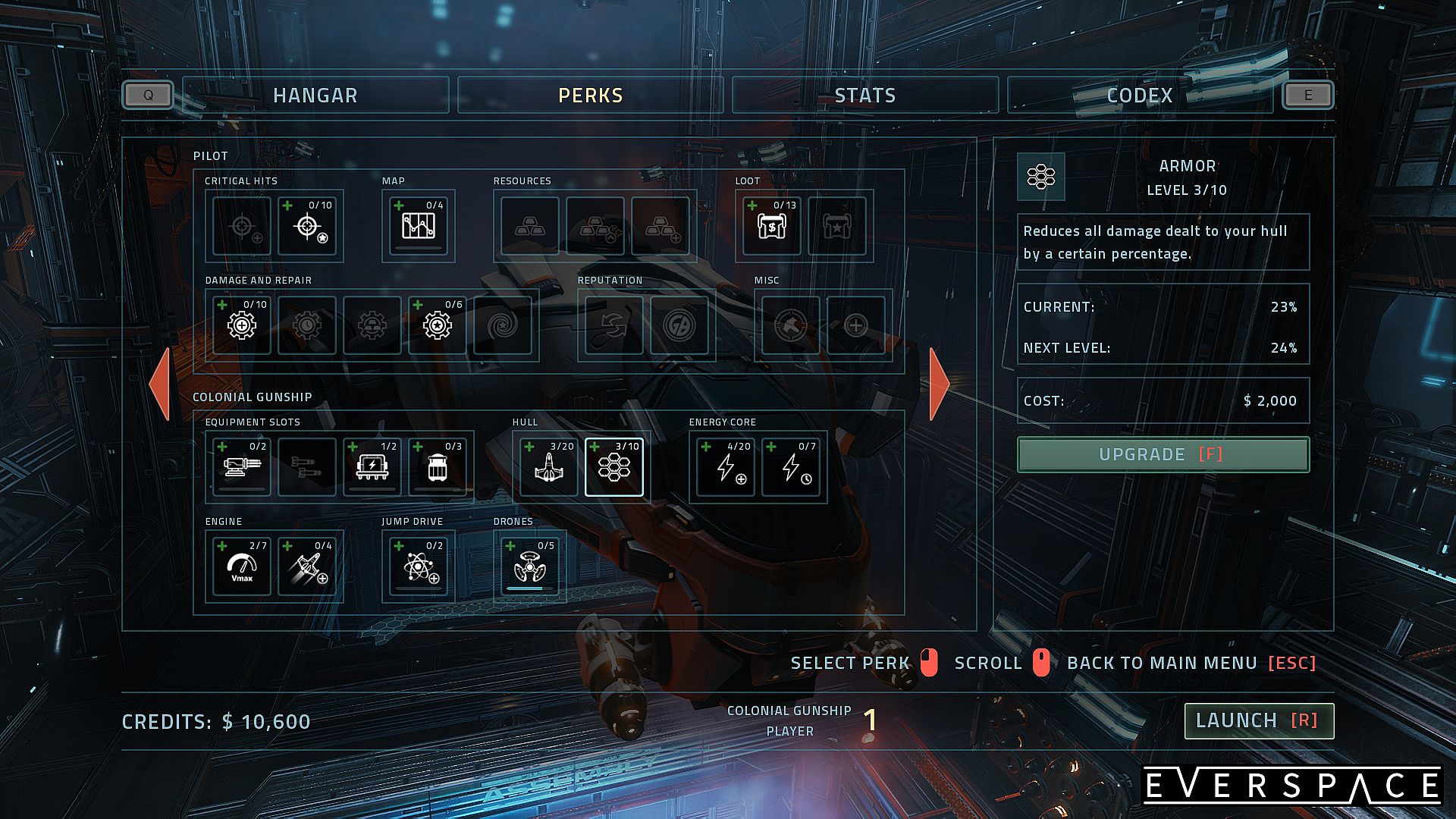Image resolution: width=1456 pixels, height=819 pixels.
Task: Pick the hull hitpoints ship perk
Action: tap(548, 467)
